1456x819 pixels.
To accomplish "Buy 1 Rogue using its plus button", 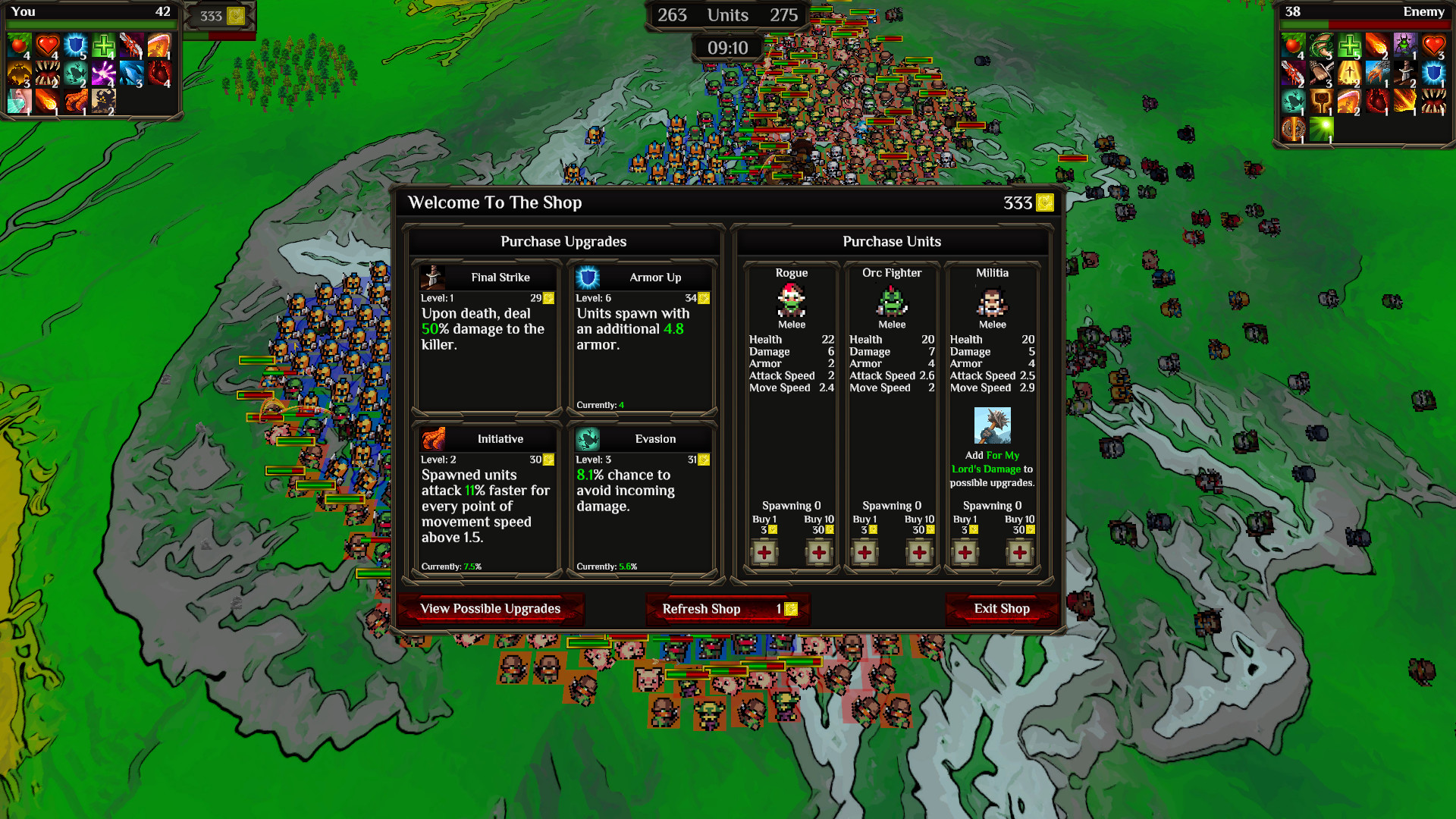I will [764, 553].
